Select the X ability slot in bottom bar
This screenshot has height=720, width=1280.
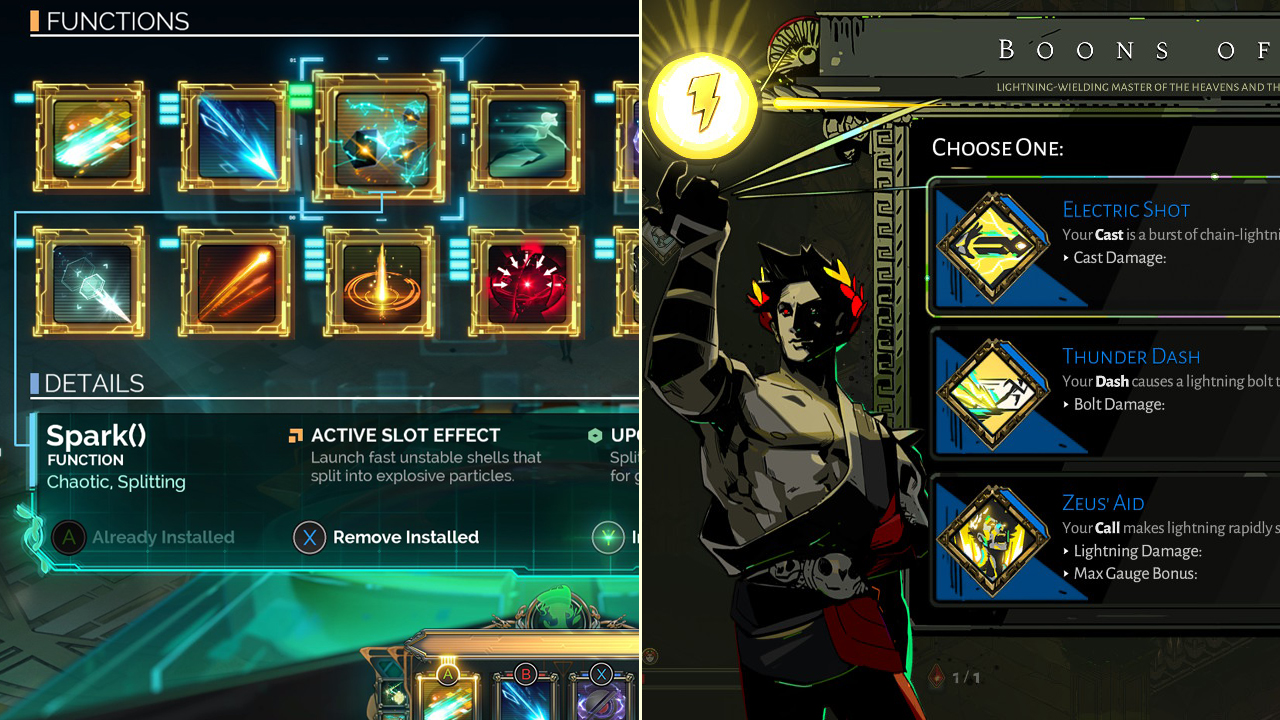pos(601,697)
